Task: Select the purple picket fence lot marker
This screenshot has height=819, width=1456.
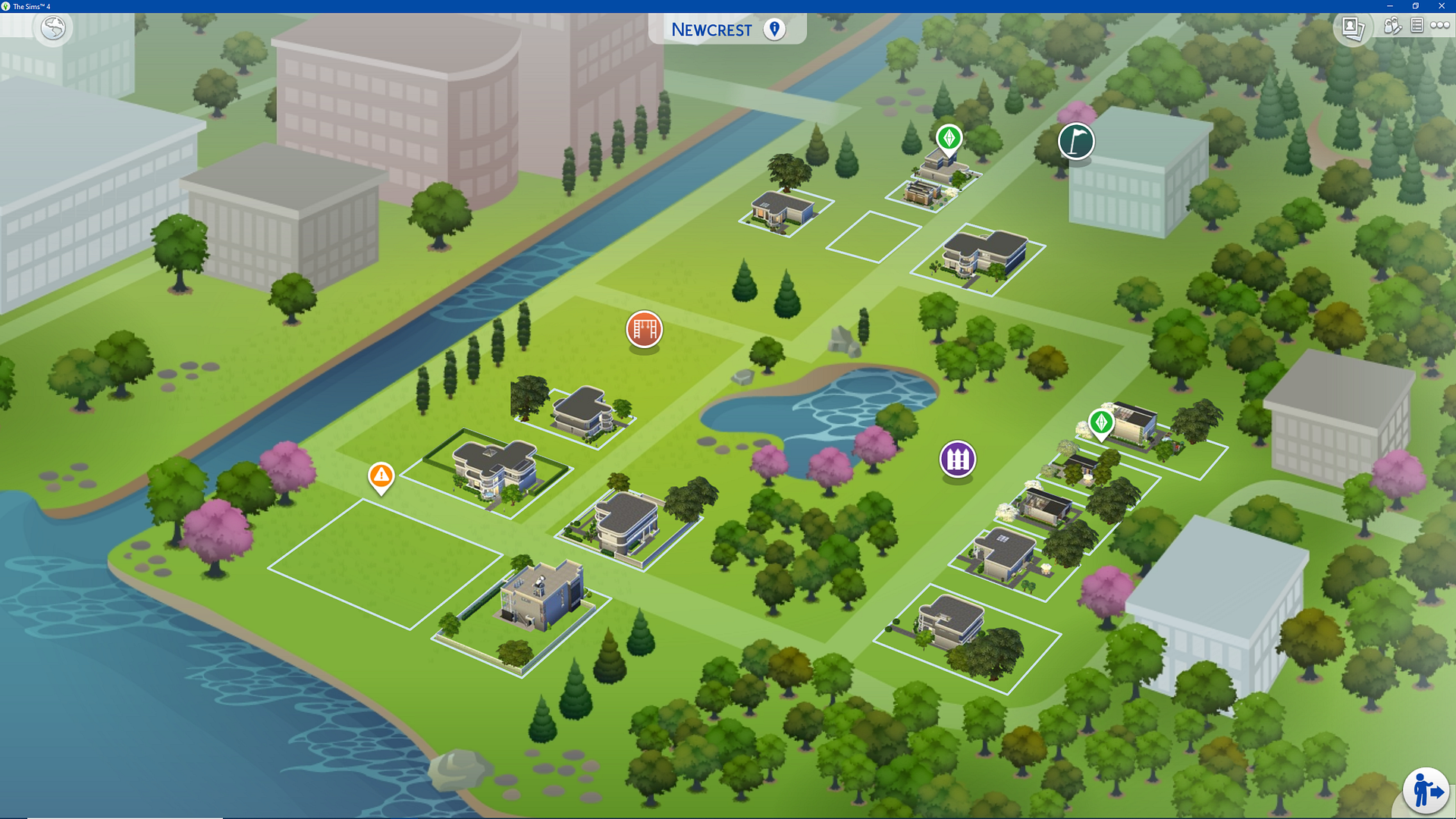Action: (x=957, y=459)
